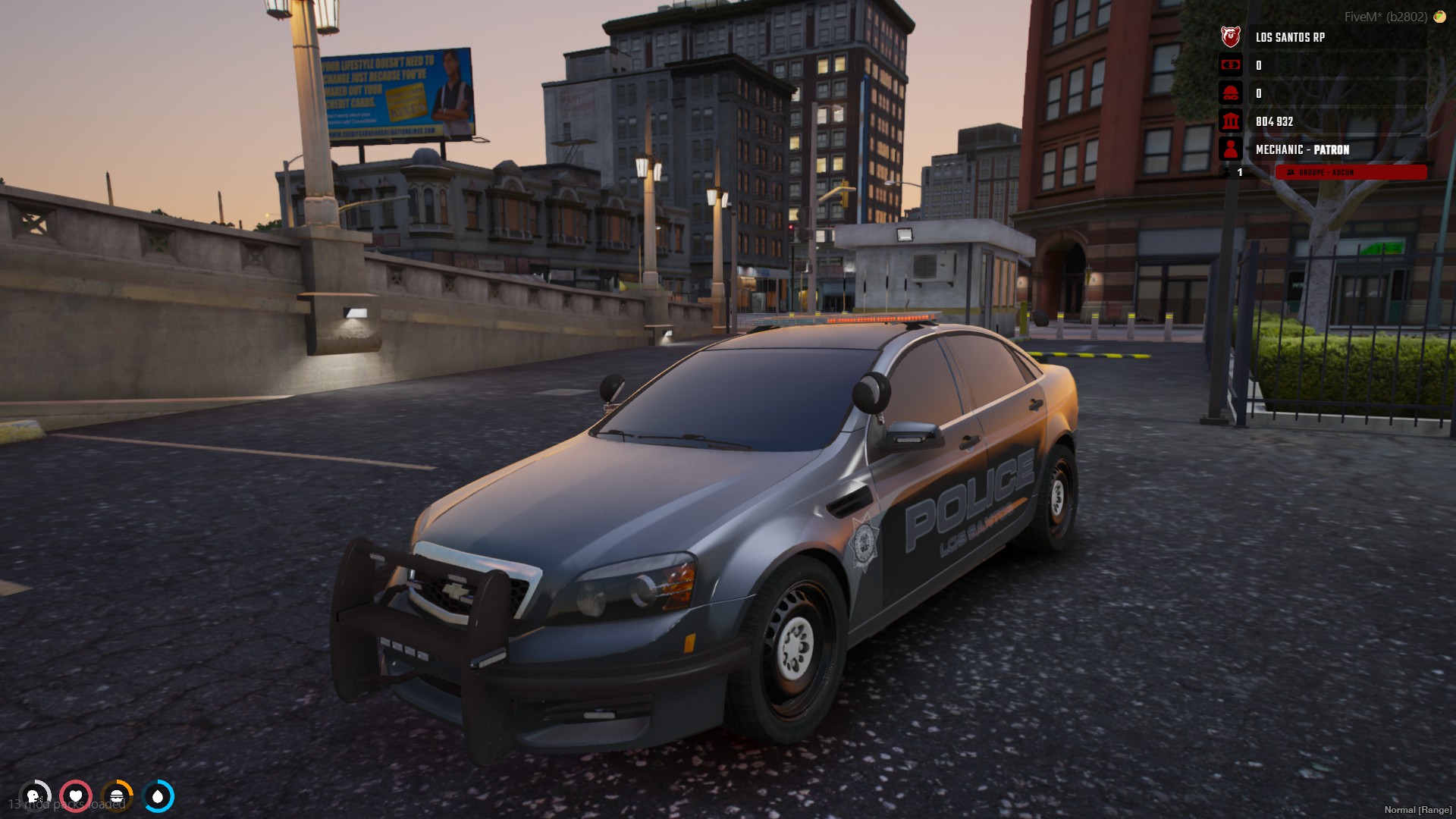Select the cash money icon
Viewport: 1456px width, 819px height.
[1230, 65]
